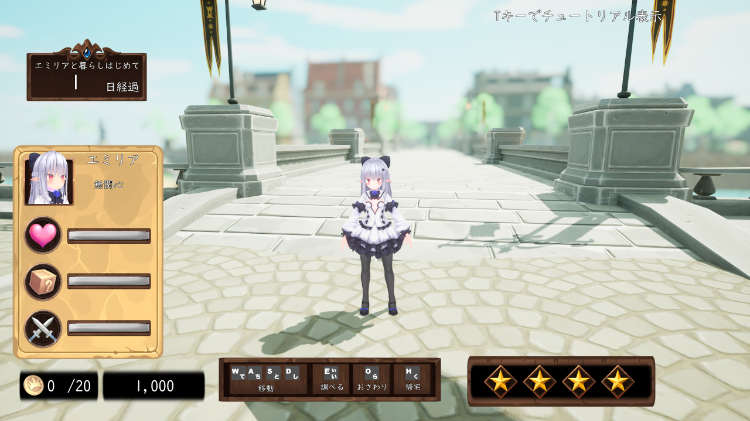This screenshot has height=421, width=750.
Task: Select the pink heart affection icon
Action: click(43, 235)
